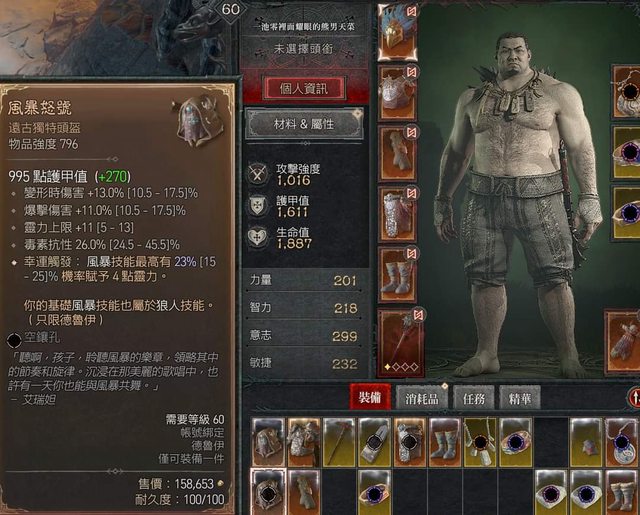Open the 個人資訊 profile button

pos(305,87)
